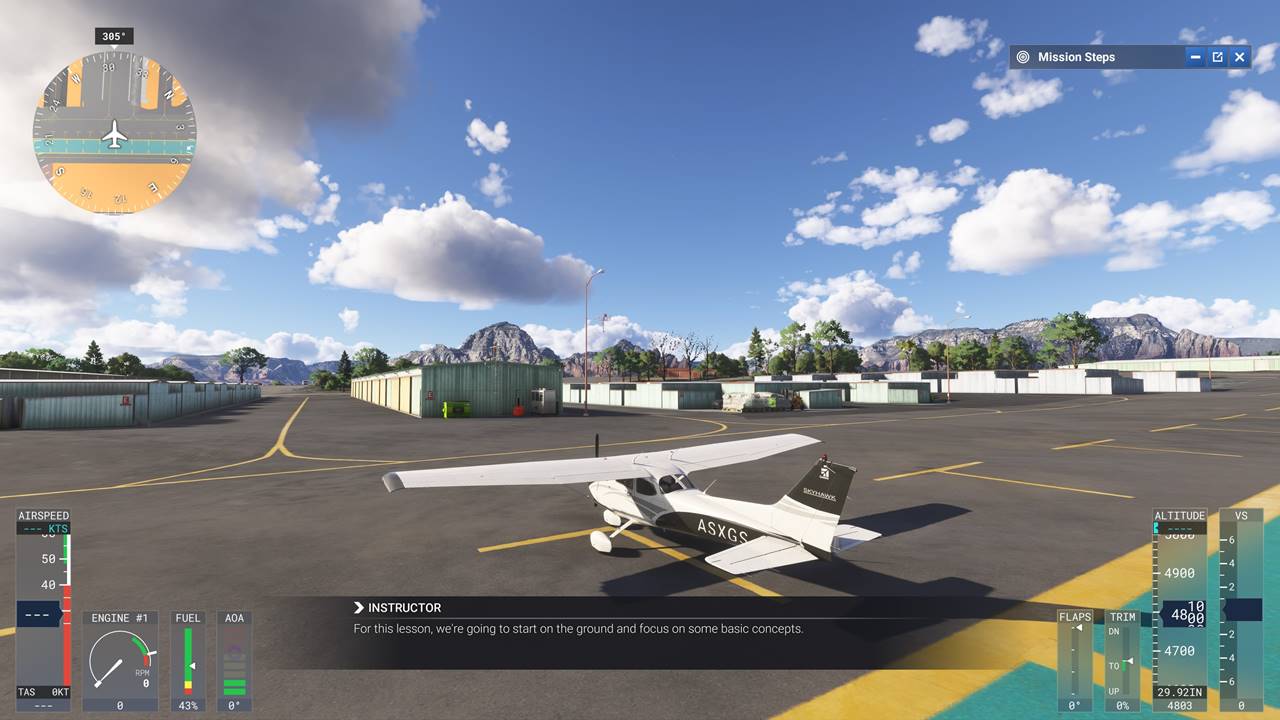Image resolution: width=1280 pixels, height=720 pixels.
Task: Click the circular heading compass minimap
Action: point(115,133)
